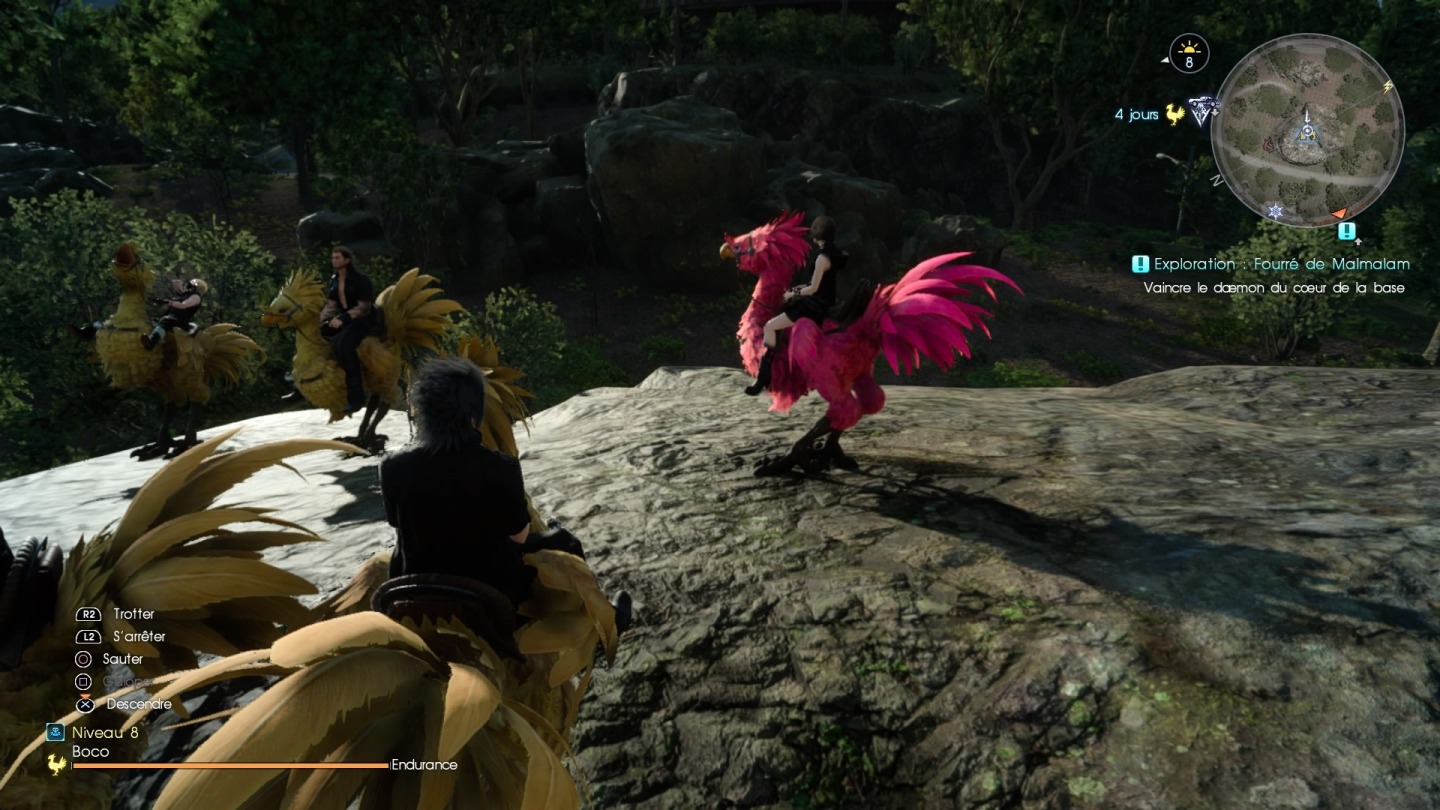Click the lightning bolt marker on the minimap
This screenshot has height=810, width=1440.
click(x=1388, y=87)
